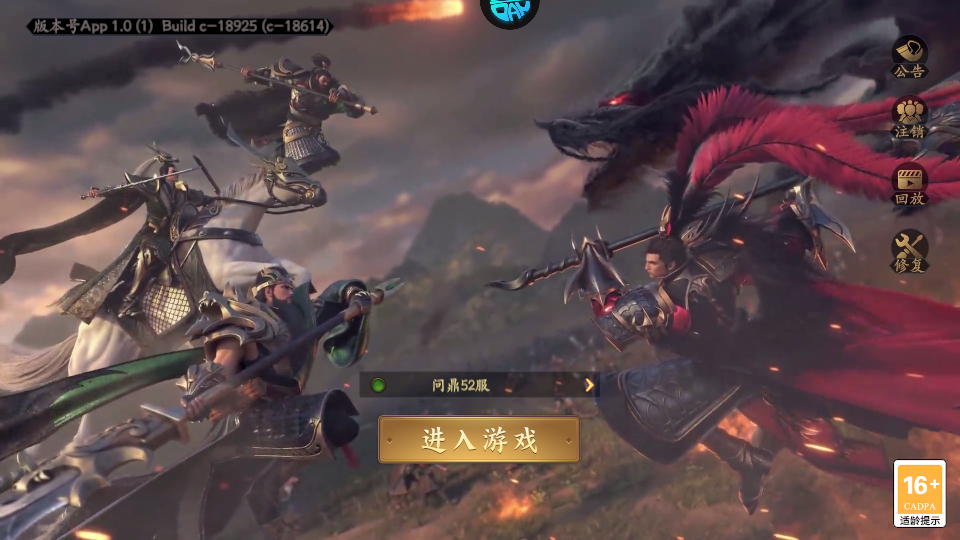Click the 进入游戏 enter game button
Image resolution: width=960 pixels, height=540 pixels.
479,440
